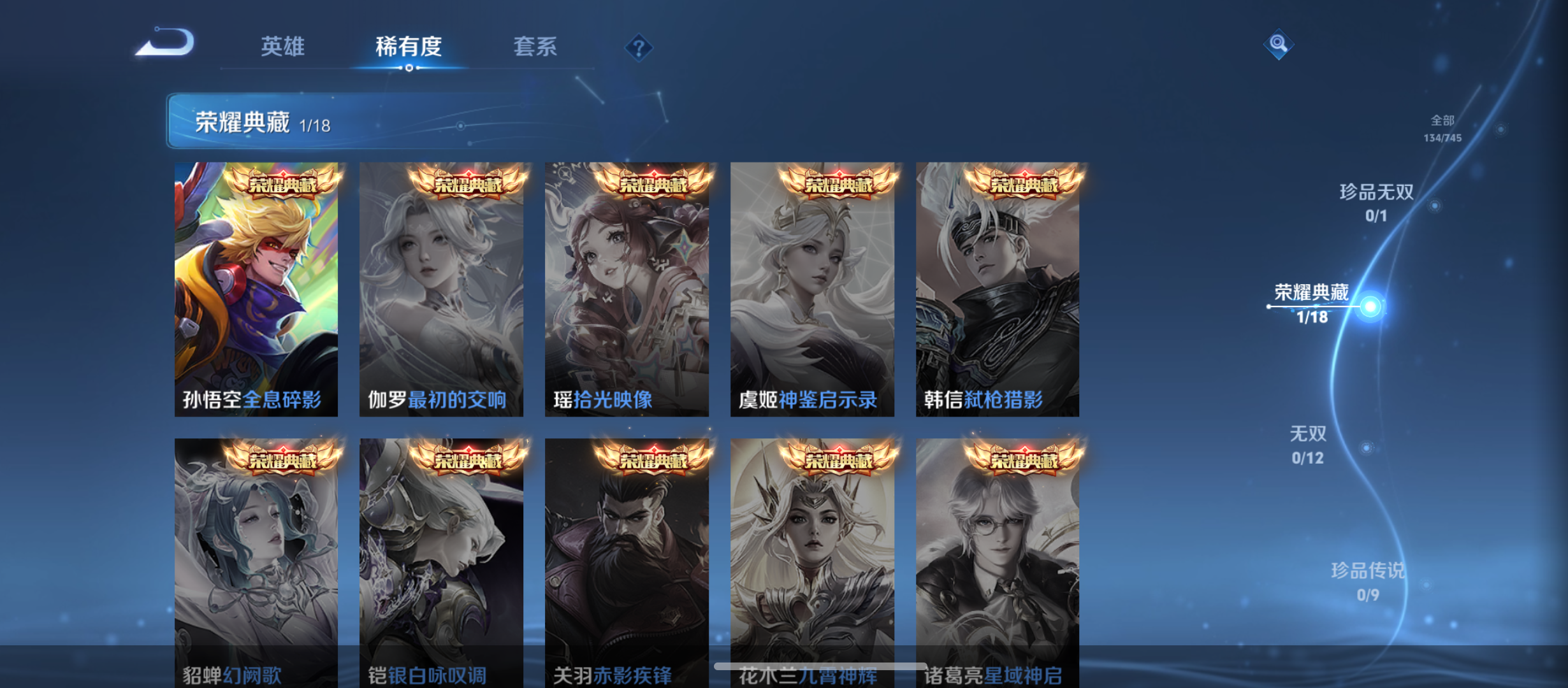This screenshot has height=688, width=1568.
Task: Open the help question mark icon
Action: click(639, 47)
